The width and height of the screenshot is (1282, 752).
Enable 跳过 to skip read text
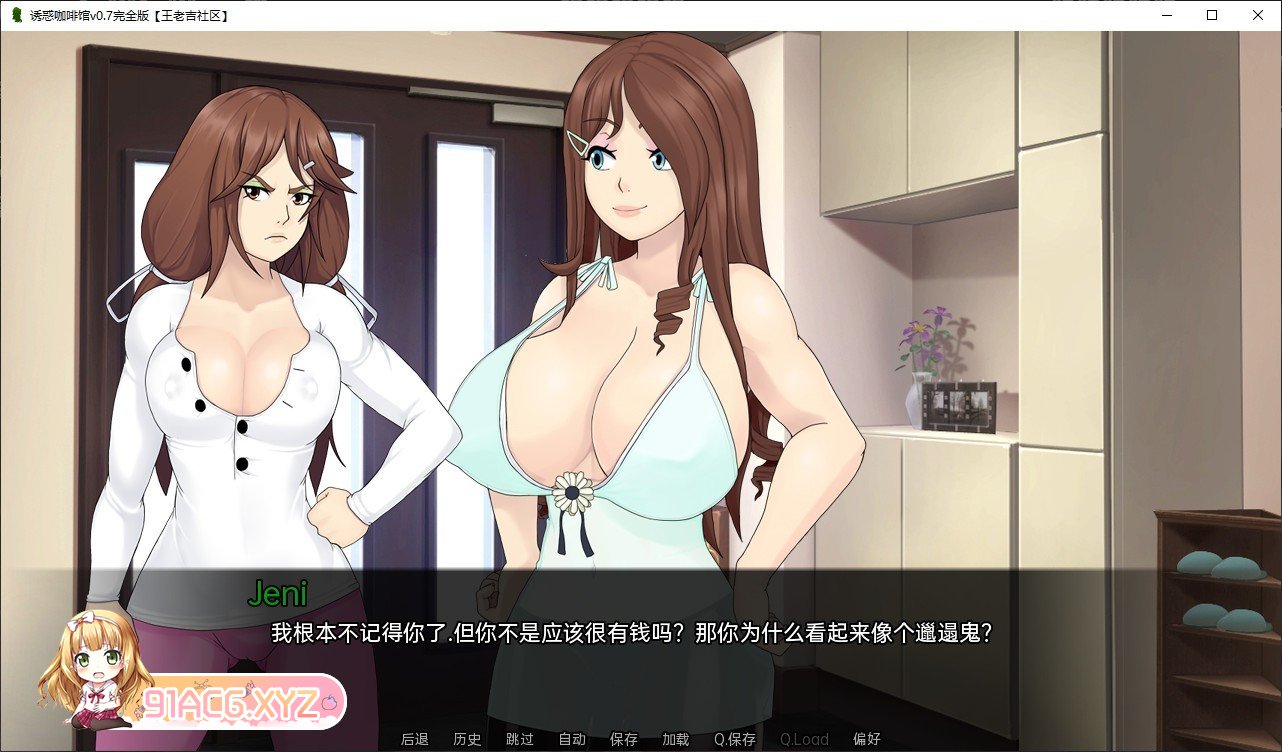(519, 740)
